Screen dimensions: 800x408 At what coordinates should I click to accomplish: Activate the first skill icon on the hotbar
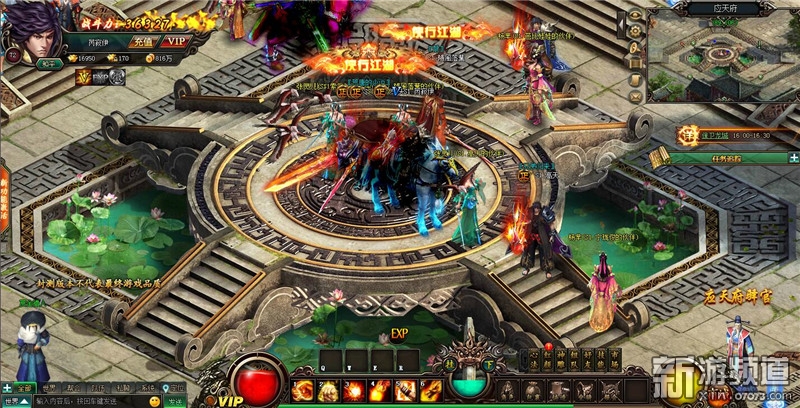tap(303, 391)
